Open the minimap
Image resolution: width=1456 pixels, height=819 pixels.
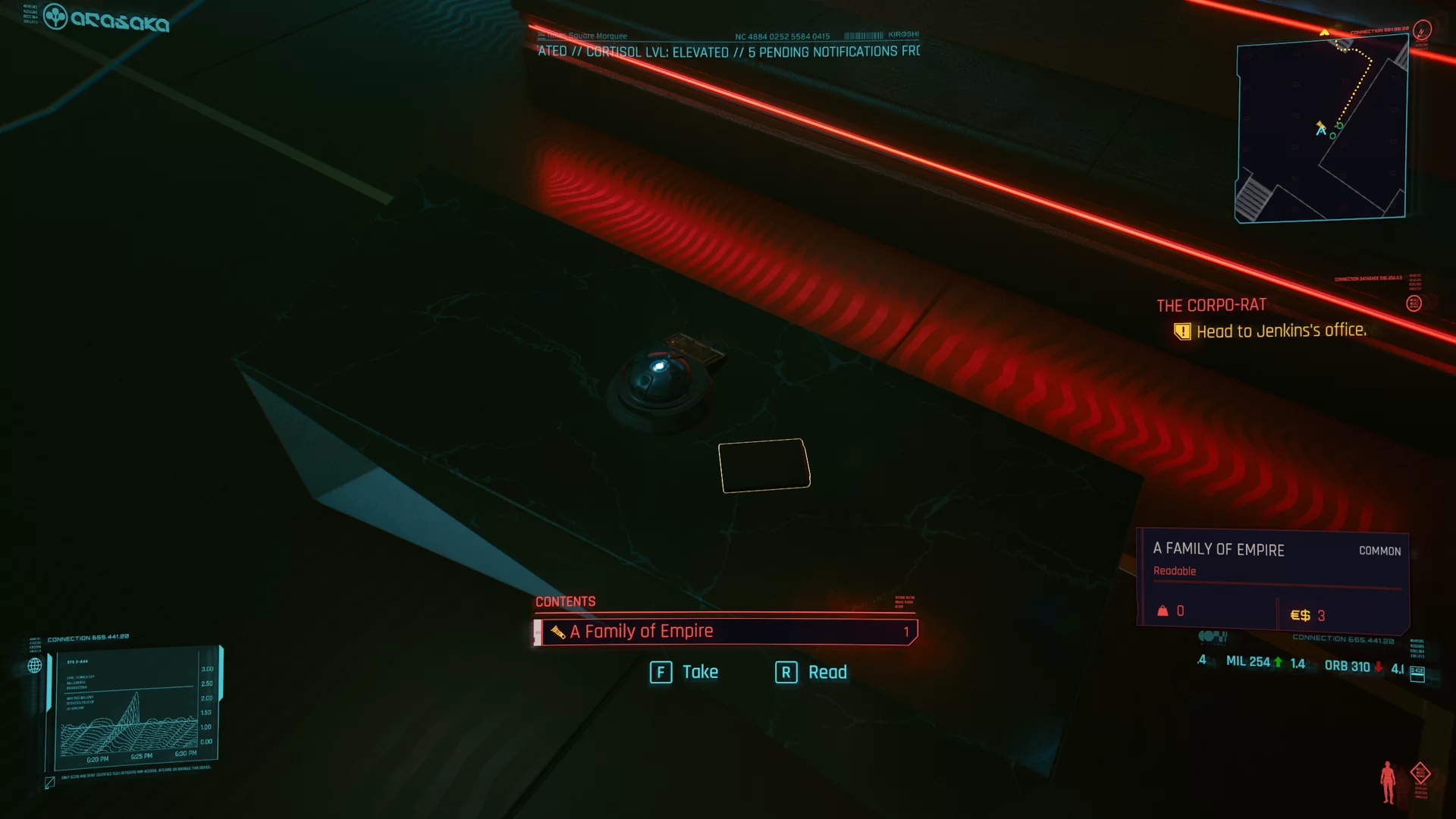[x=1321, y=130]
